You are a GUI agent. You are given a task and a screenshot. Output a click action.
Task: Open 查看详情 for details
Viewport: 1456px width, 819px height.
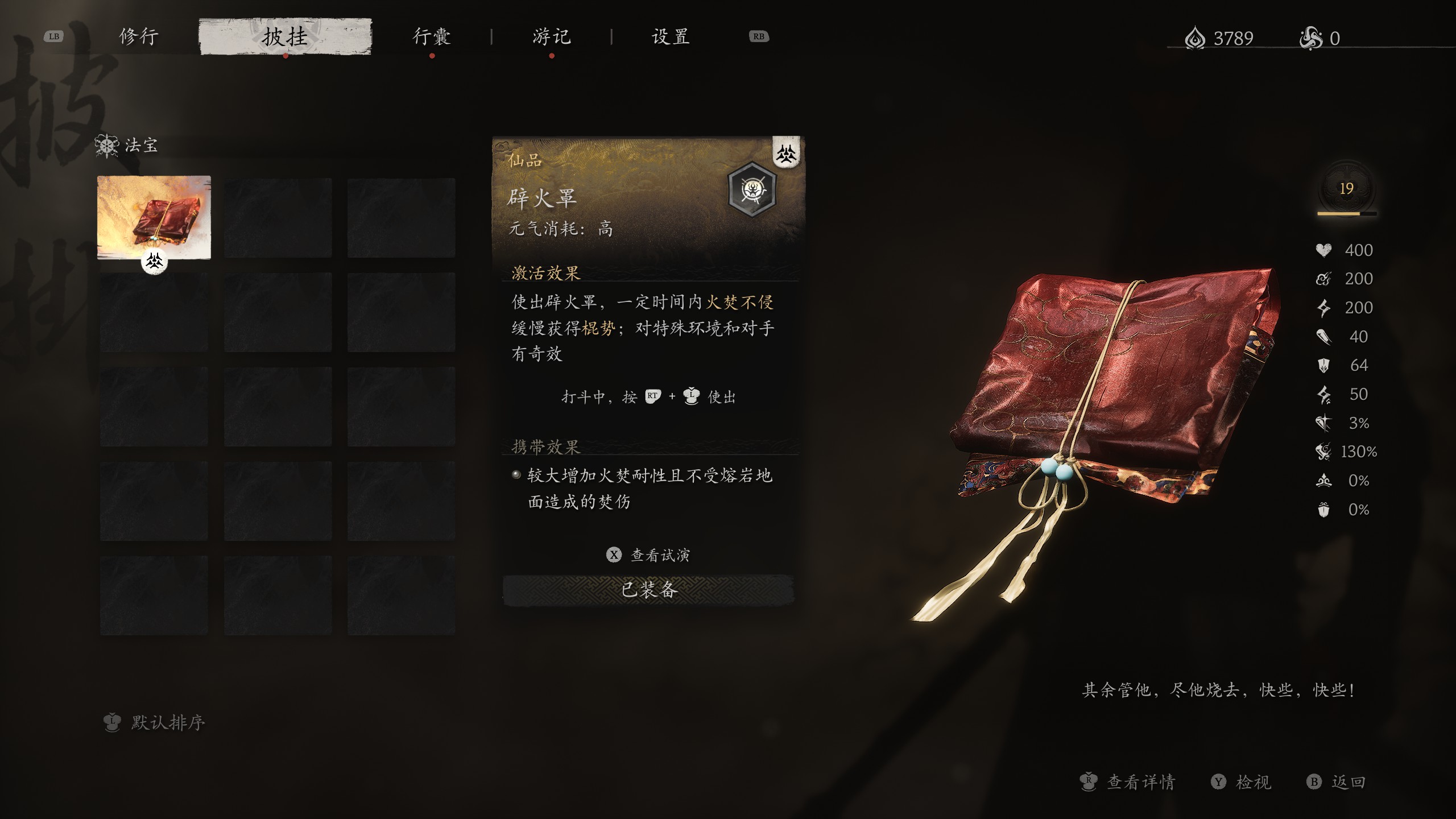1128,782
